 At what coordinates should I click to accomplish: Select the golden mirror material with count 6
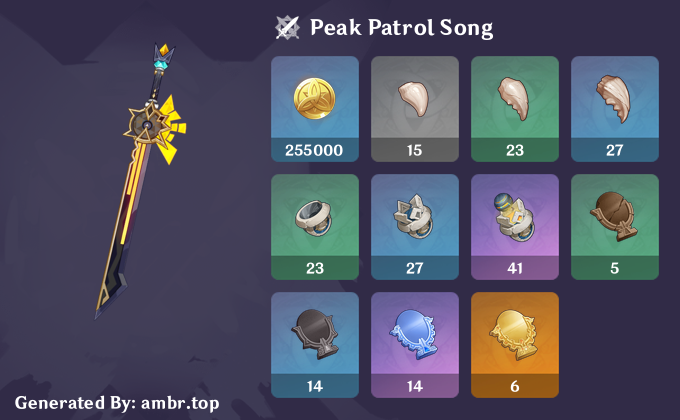pyautogui.click(x=515, y=344)
